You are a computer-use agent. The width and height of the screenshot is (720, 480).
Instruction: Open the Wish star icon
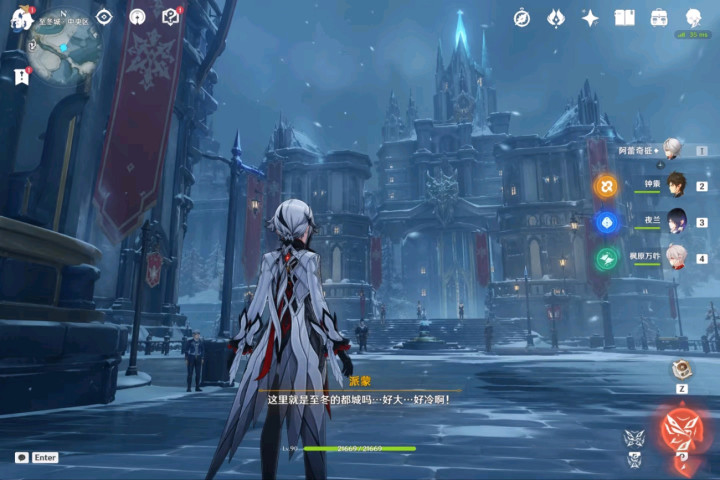click(x=590, y=18)
